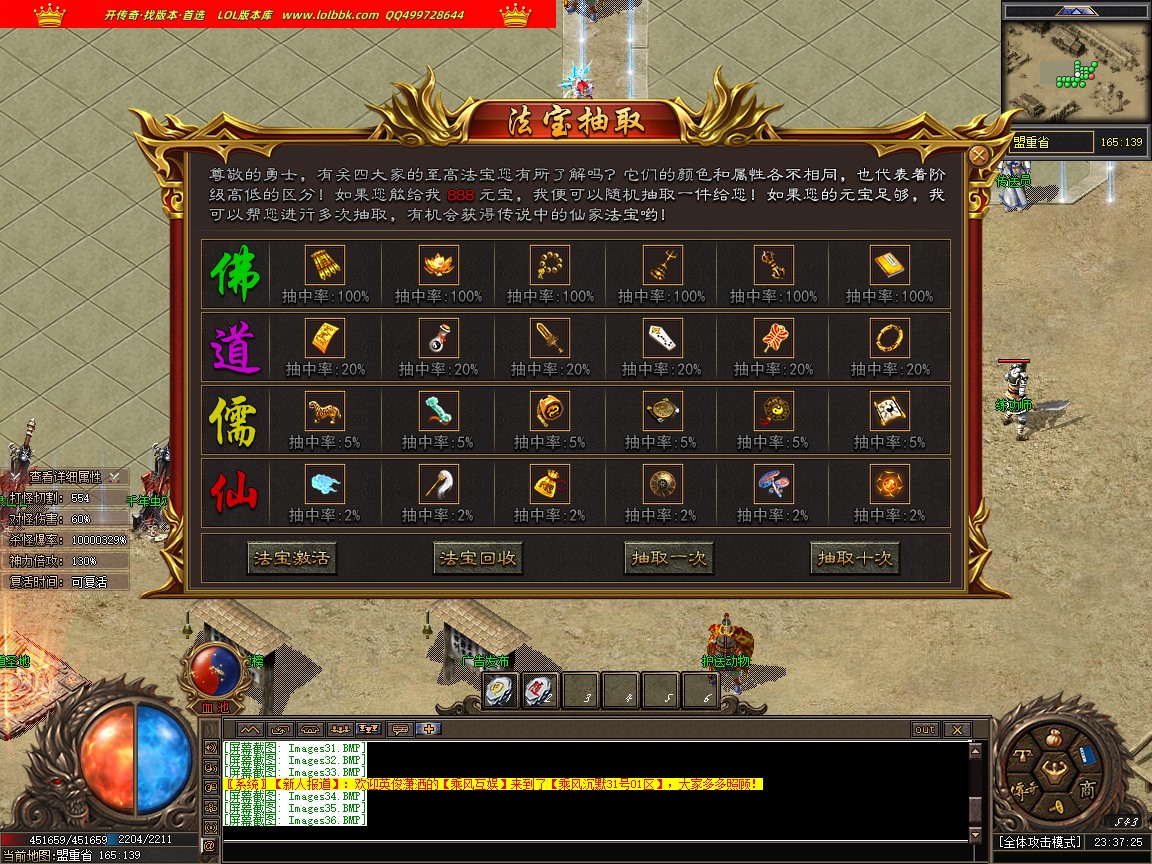Draw ten times with 抽取十次

[854, 558]
